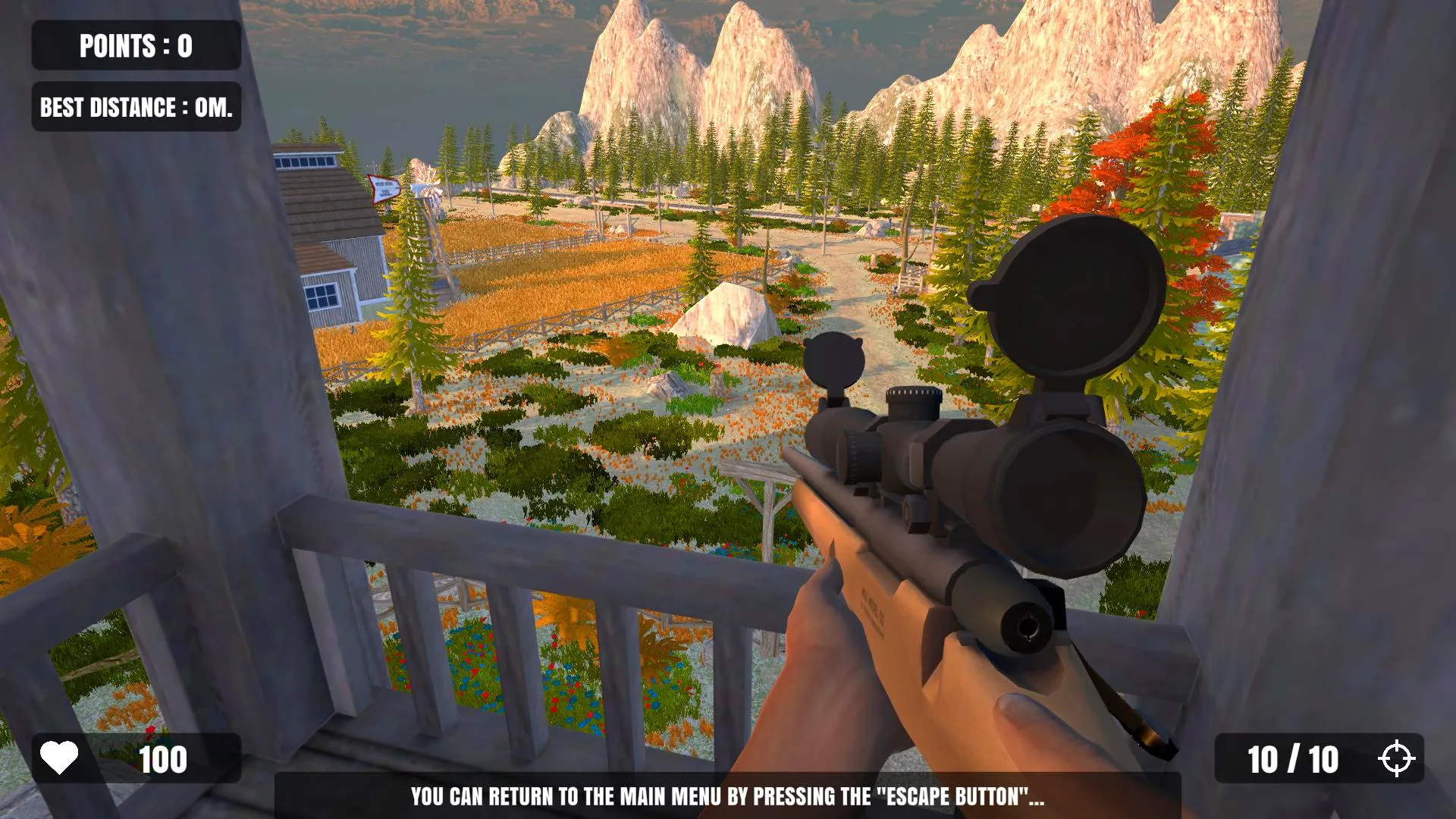Image resolution: width=1456 pixels, height=819 pixels.
Task: Select the POINTS score display
Action: [x=135, y=45]
